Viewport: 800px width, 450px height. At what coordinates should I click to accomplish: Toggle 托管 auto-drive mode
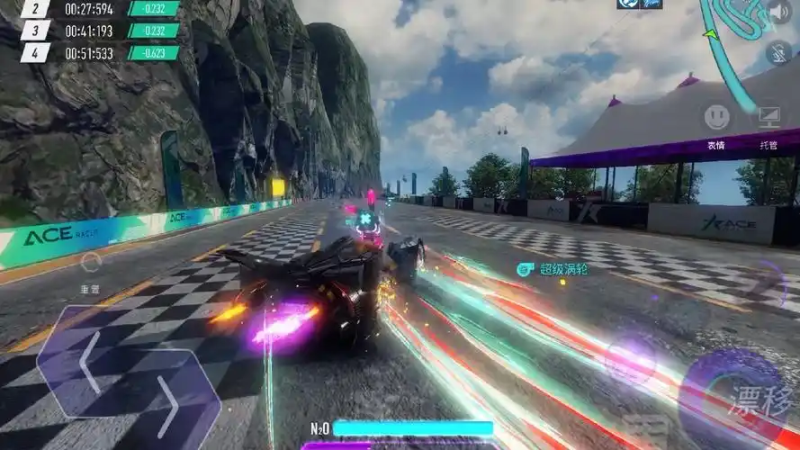768,118
